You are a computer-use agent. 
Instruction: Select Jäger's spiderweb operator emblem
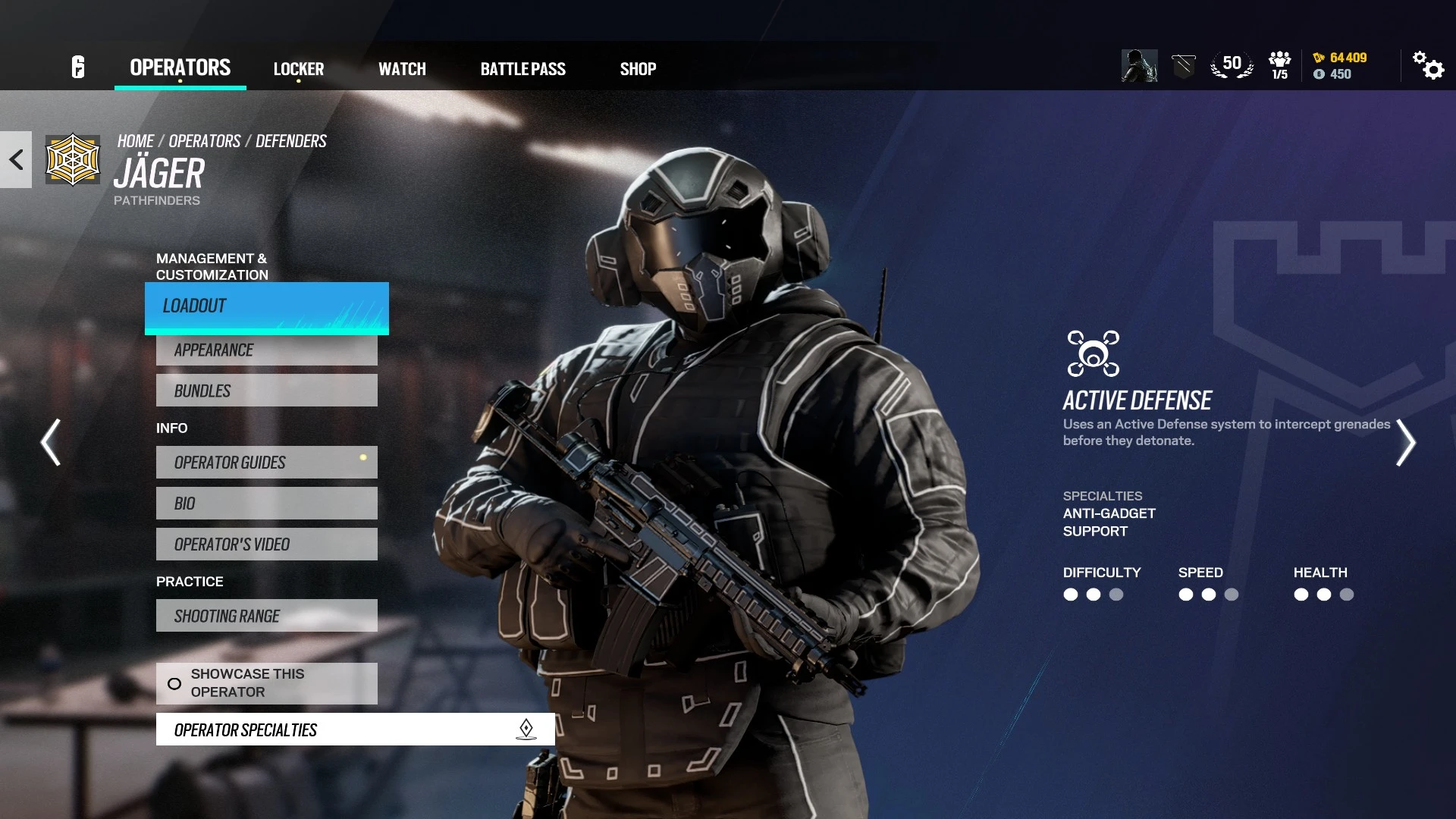click(72, 160)
